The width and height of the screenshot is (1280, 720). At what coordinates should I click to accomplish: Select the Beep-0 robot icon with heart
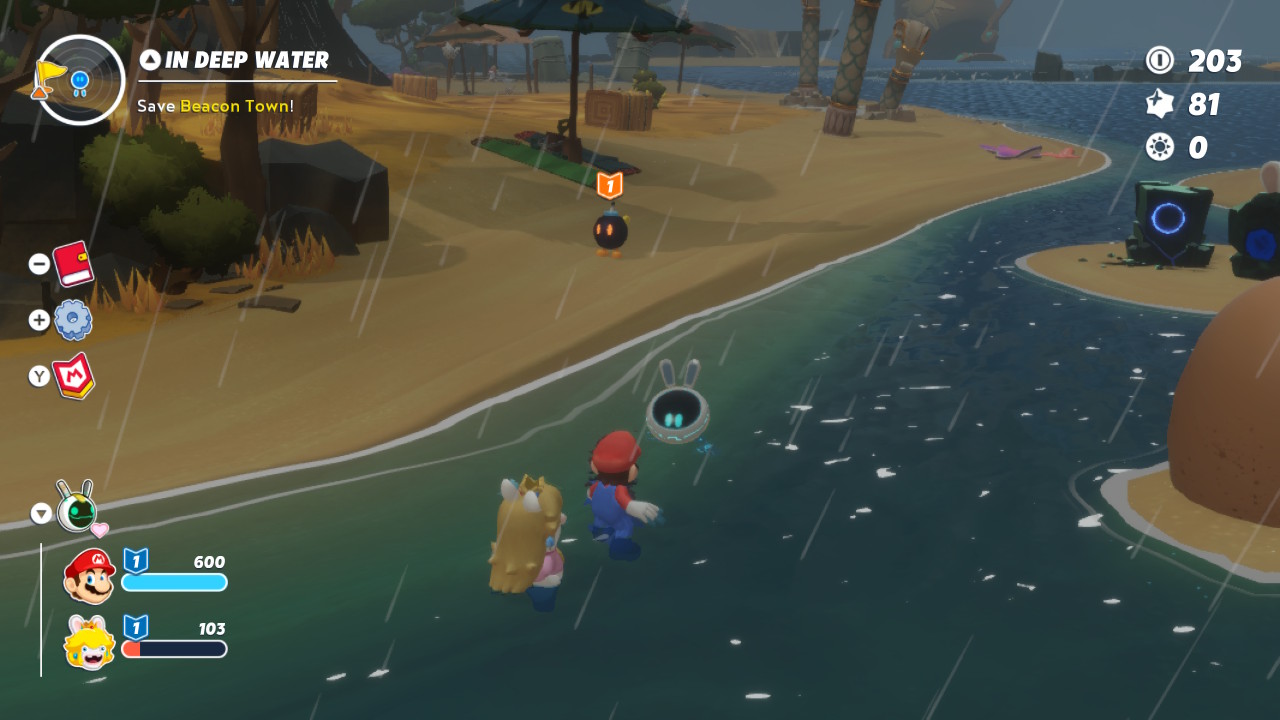coord(77,510)
